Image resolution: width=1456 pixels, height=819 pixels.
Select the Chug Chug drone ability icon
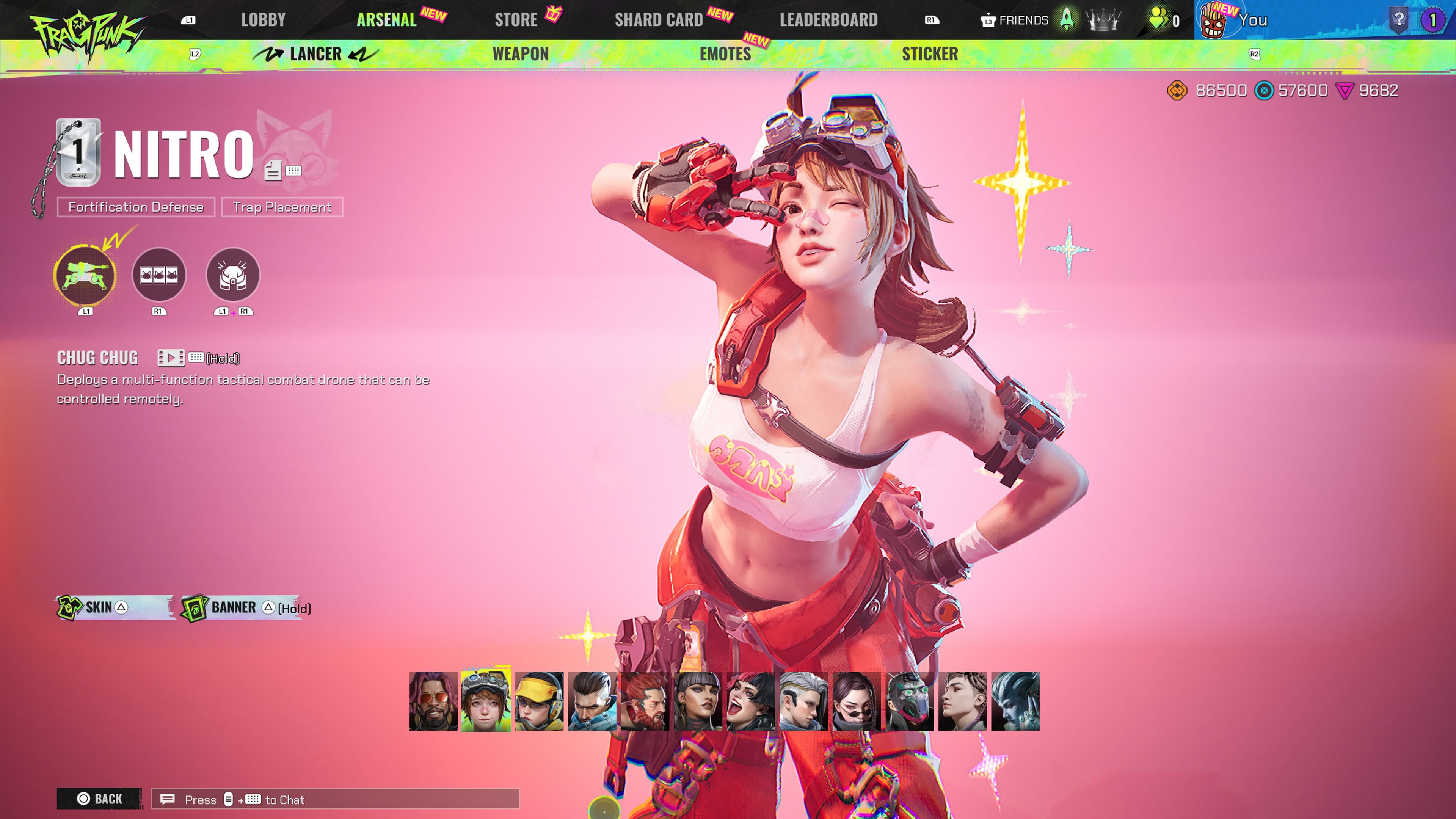[x=85, y=275]
